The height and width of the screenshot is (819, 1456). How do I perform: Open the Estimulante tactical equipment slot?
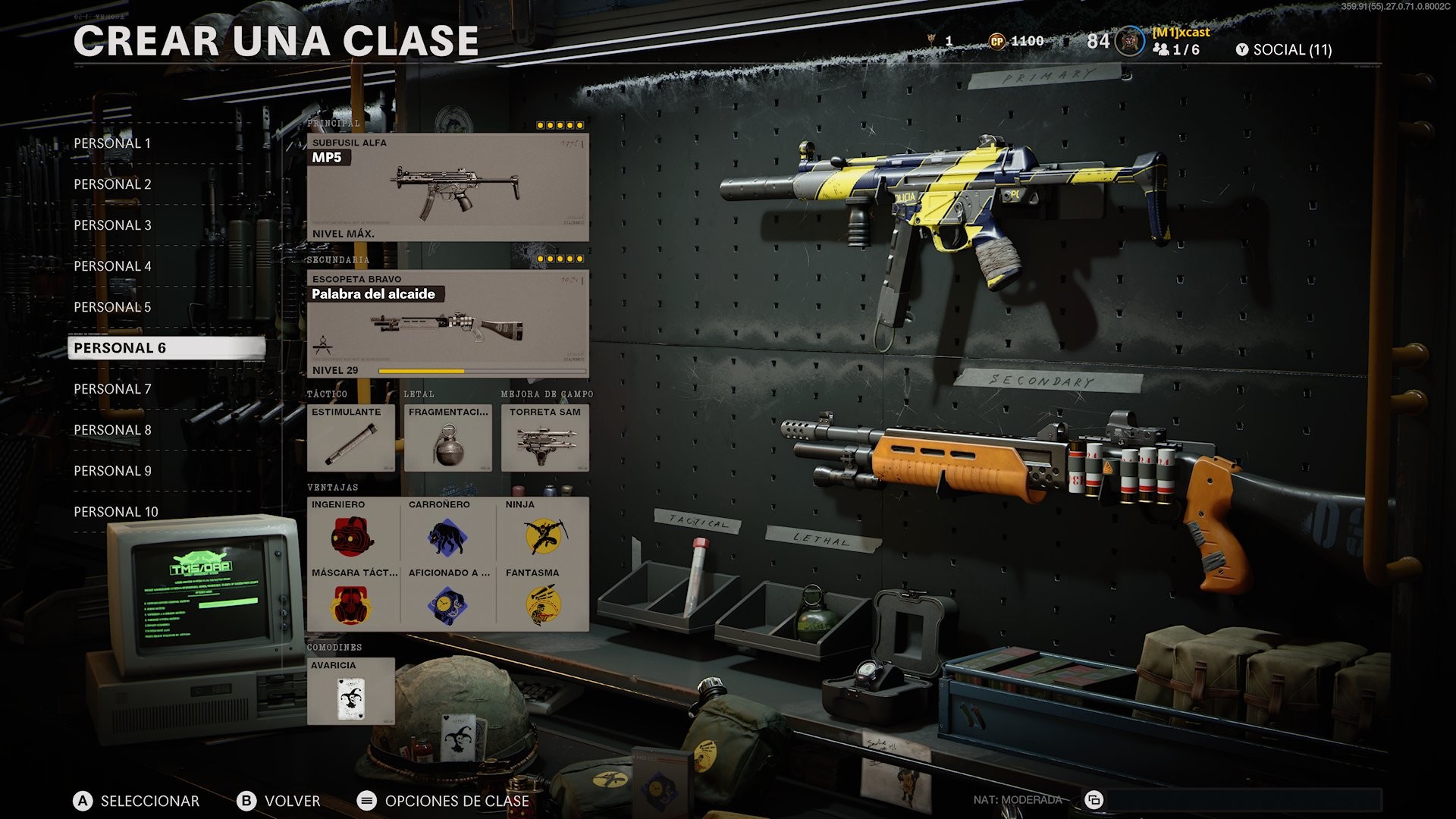click(x=351, y=438)
